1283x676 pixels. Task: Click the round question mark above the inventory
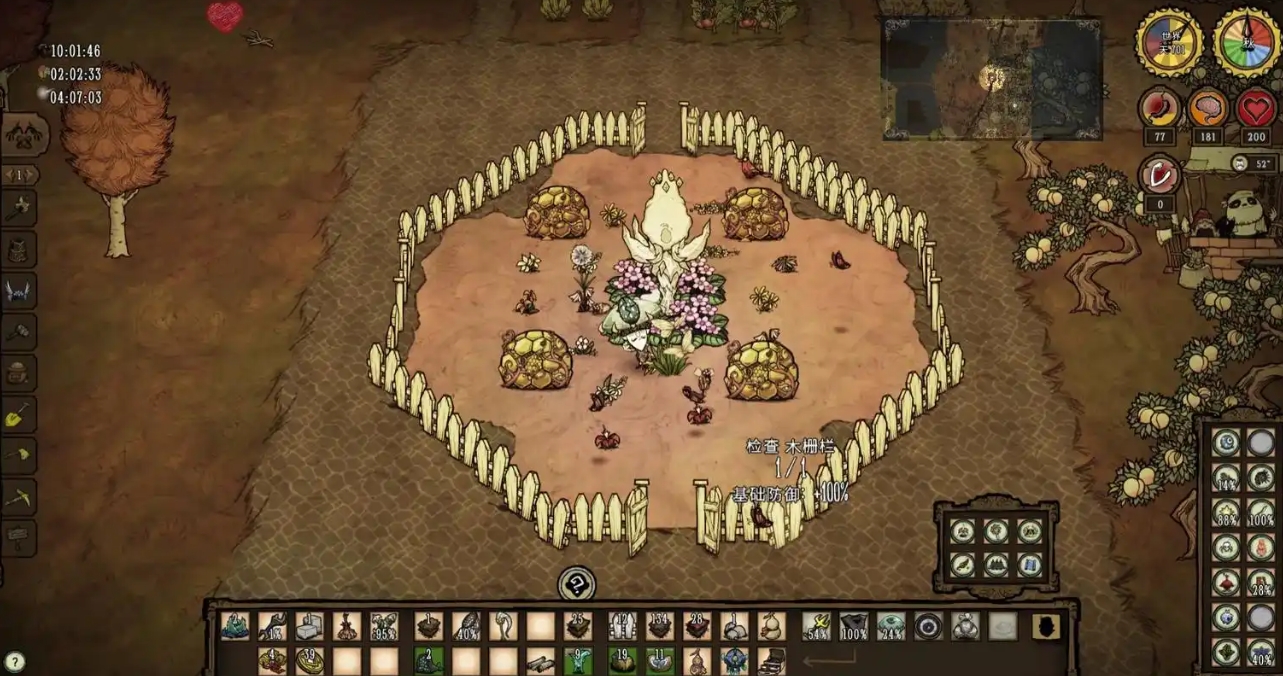click(576, 583)
